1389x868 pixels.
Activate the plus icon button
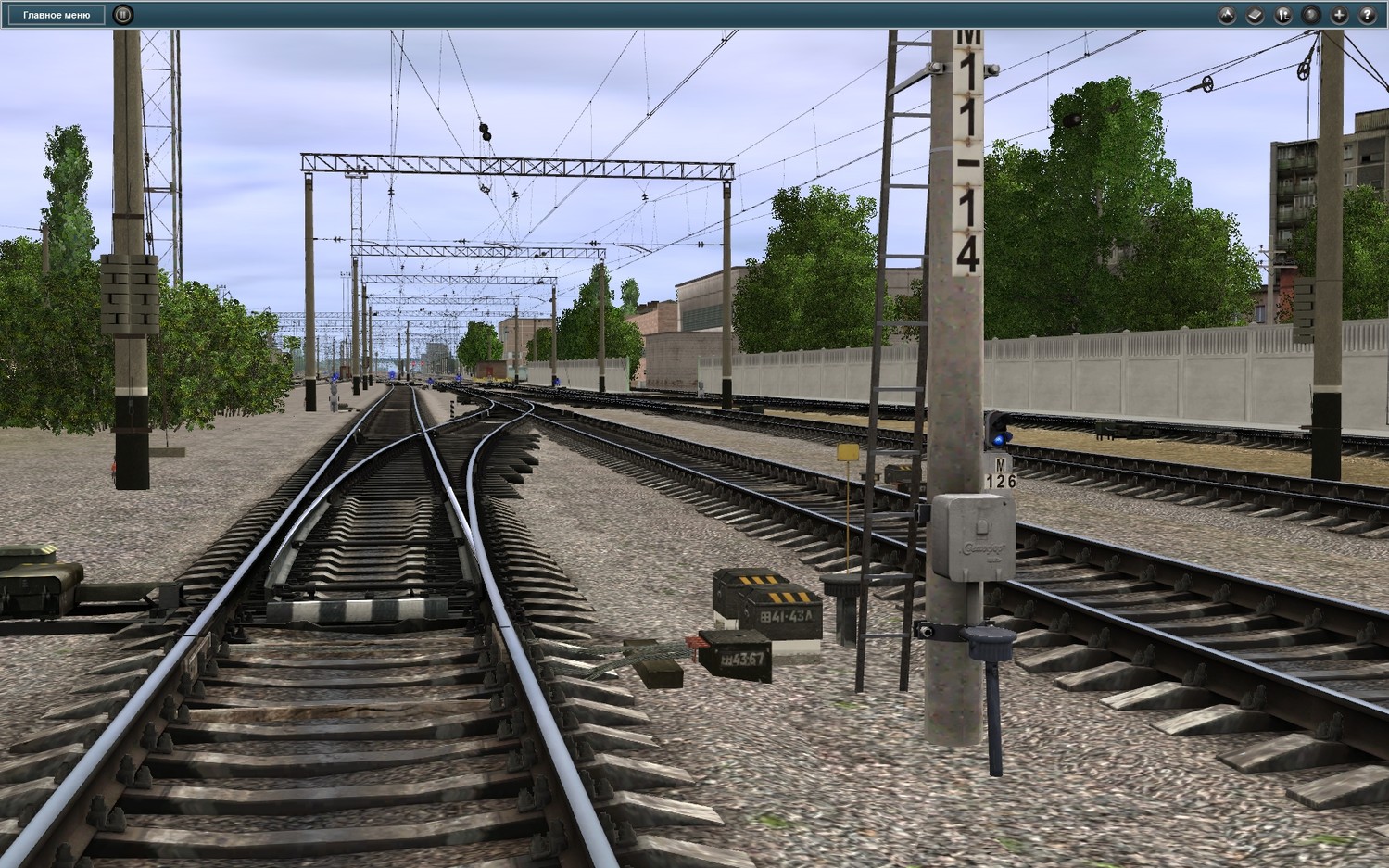[x=1339, y=15]
